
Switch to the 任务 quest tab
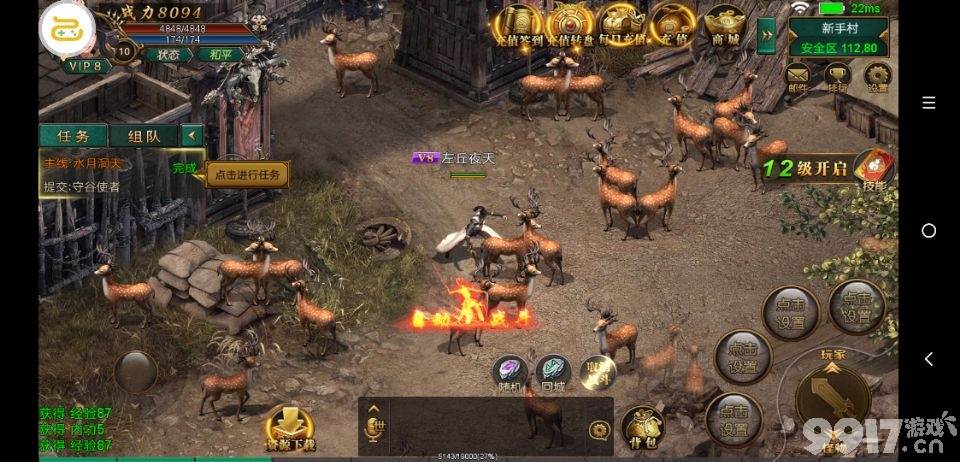point(74,135)
